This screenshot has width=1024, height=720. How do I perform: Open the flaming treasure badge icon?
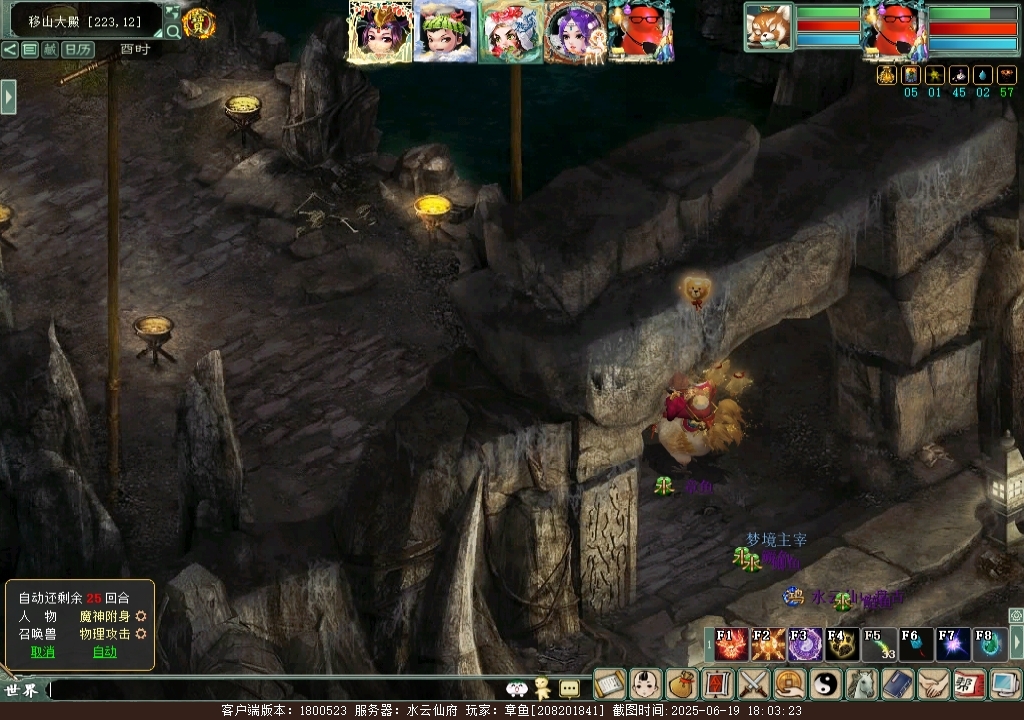[x=199, y=22]
